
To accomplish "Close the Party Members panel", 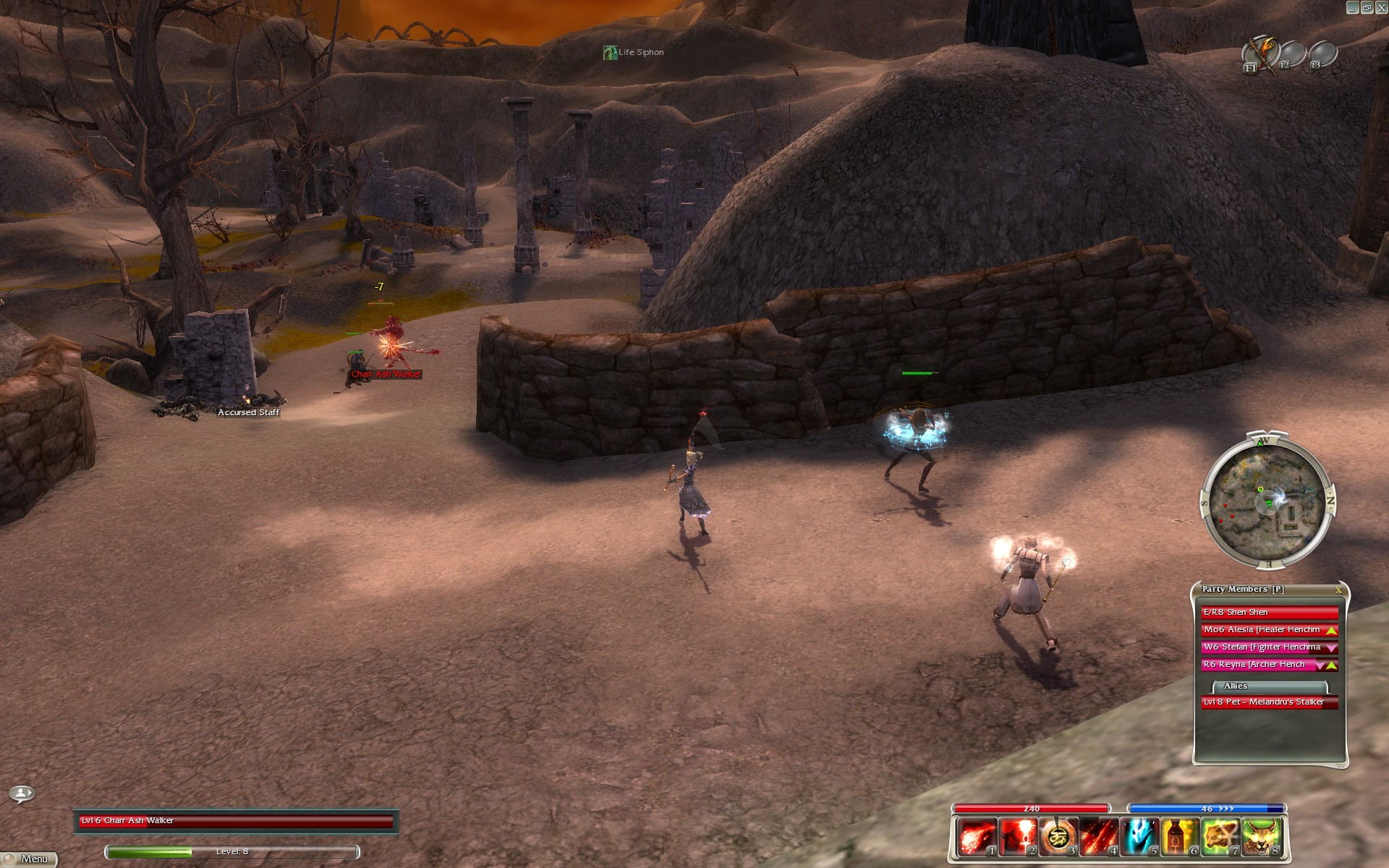I will coord(1338,590).
